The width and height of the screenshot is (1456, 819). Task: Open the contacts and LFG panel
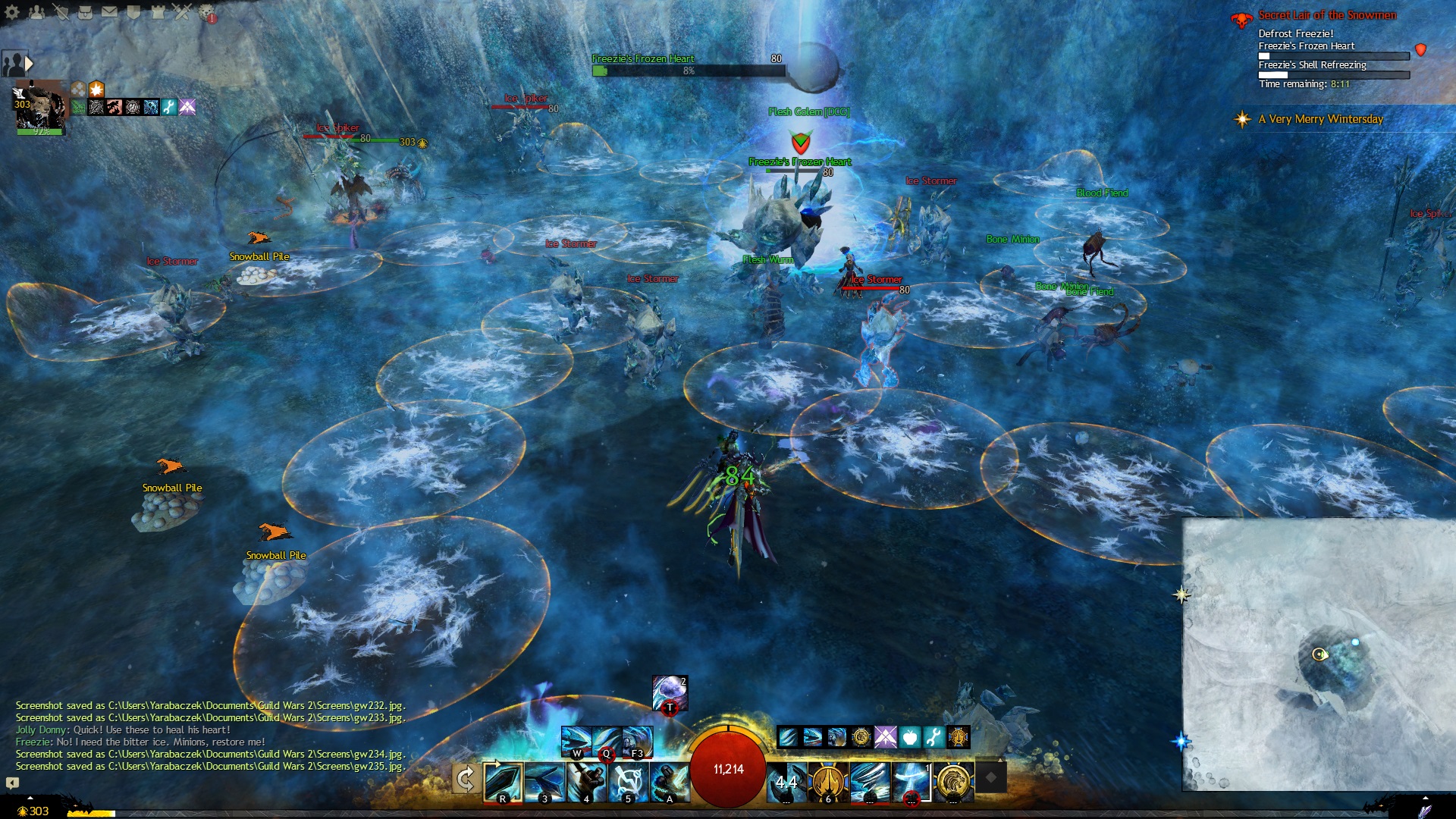pyautogui.click(x=36, y=11)
